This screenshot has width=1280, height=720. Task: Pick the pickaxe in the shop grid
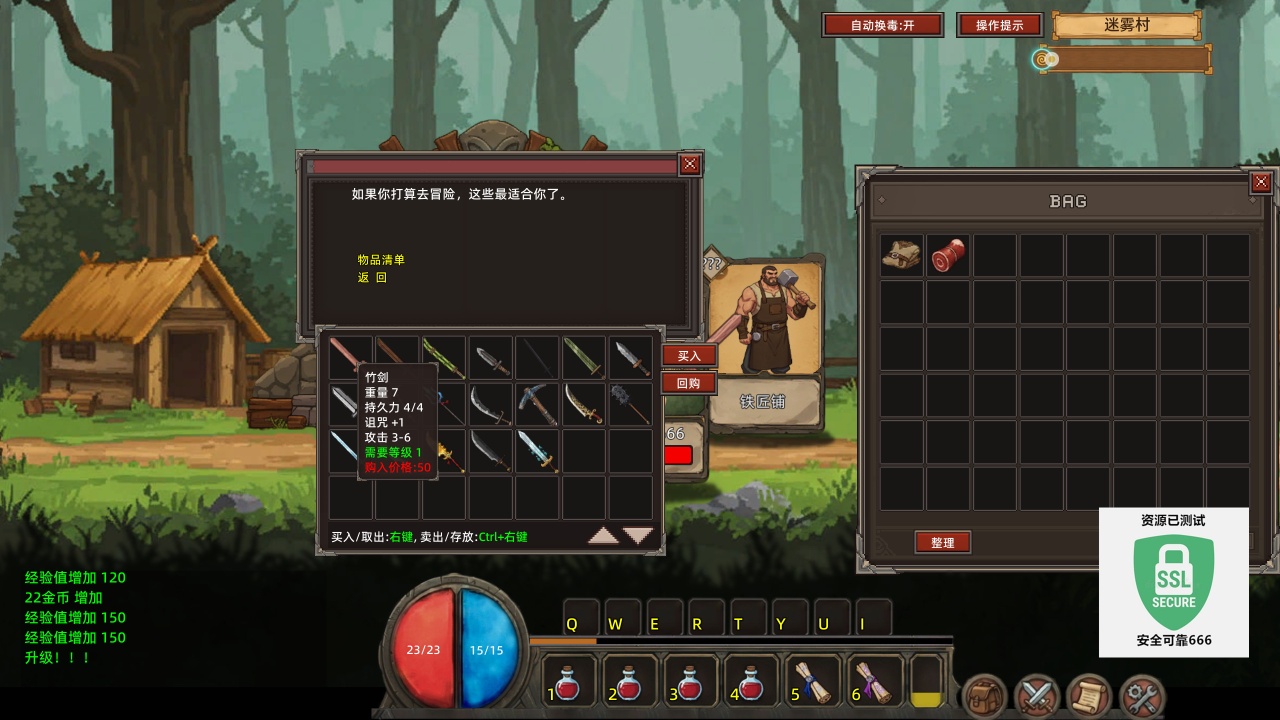(537, 404)
